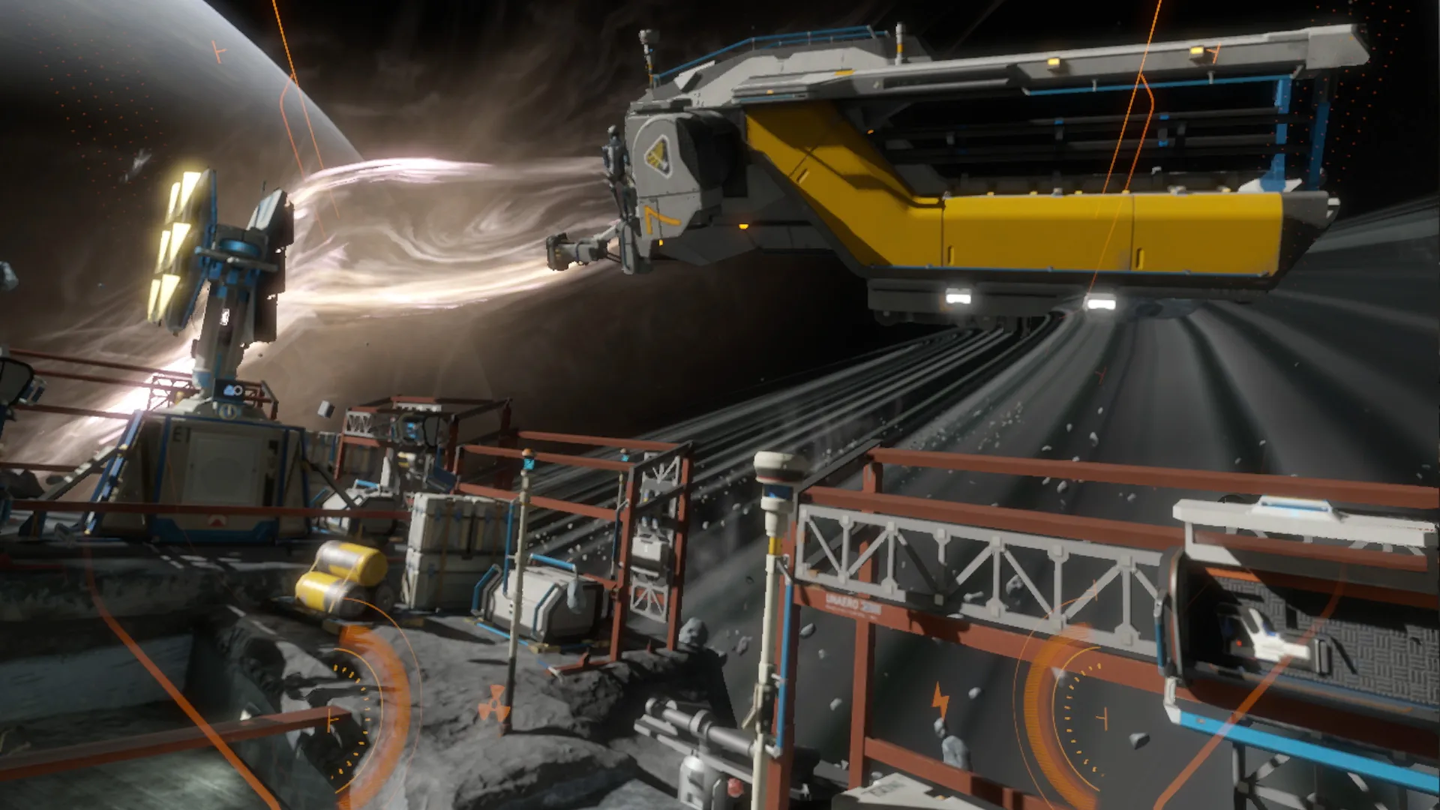Select the orange lightning bolt HUD icon
This screenshot has width=1440, height=810.
940,700
